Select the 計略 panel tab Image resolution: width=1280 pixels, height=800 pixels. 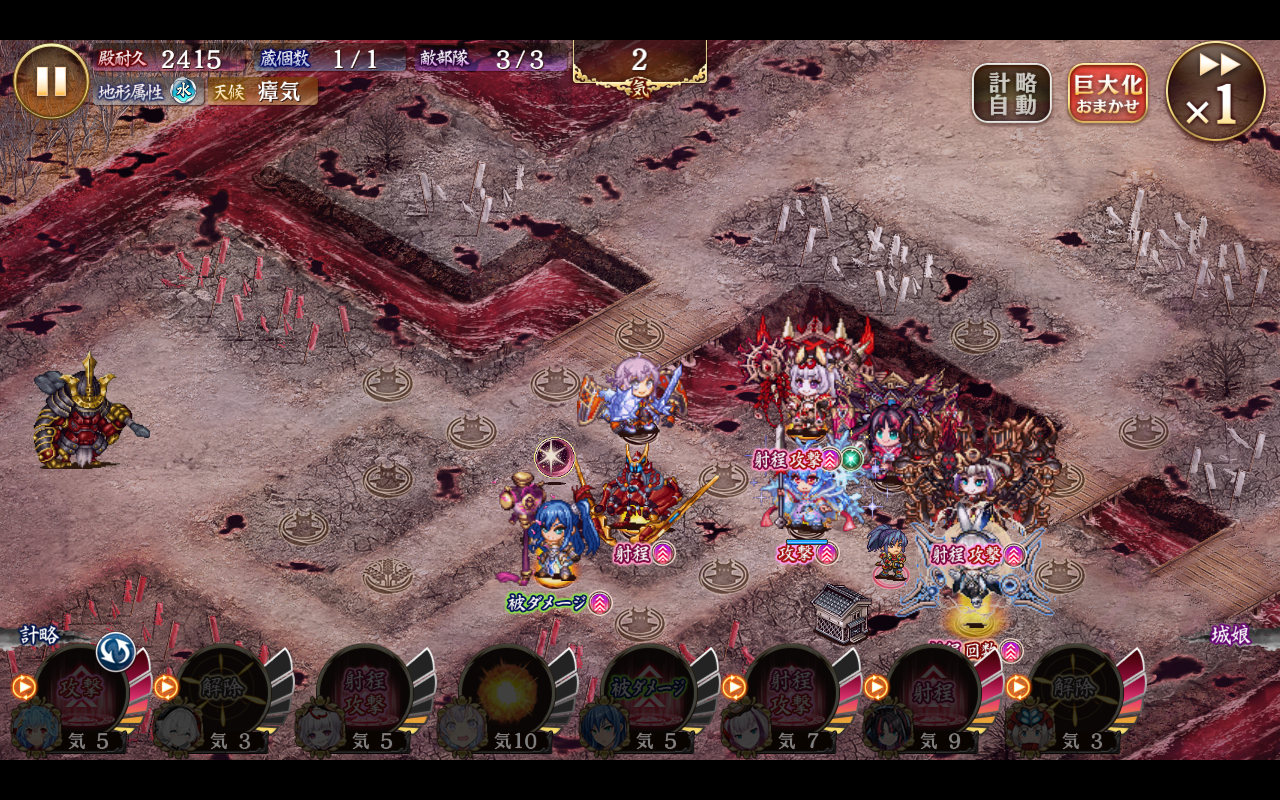pos(40,635)
